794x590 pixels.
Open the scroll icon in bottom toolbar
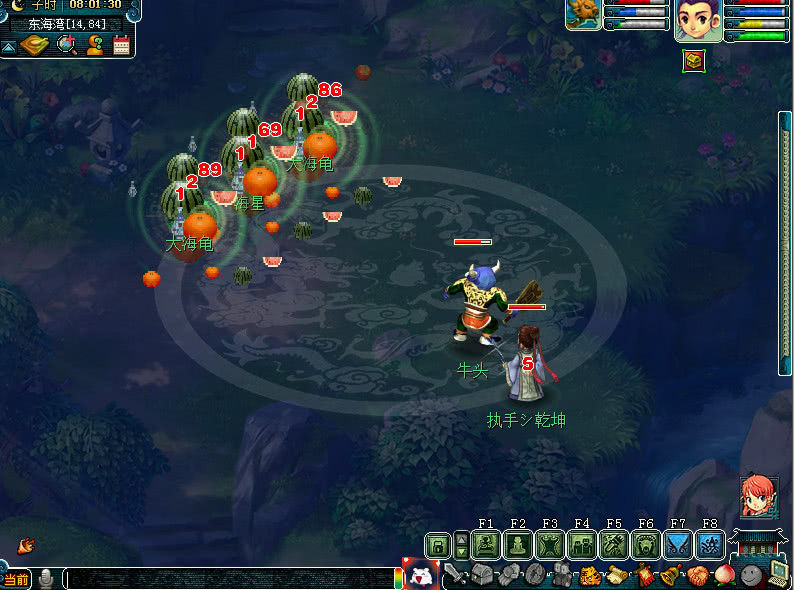pos(618,575)
